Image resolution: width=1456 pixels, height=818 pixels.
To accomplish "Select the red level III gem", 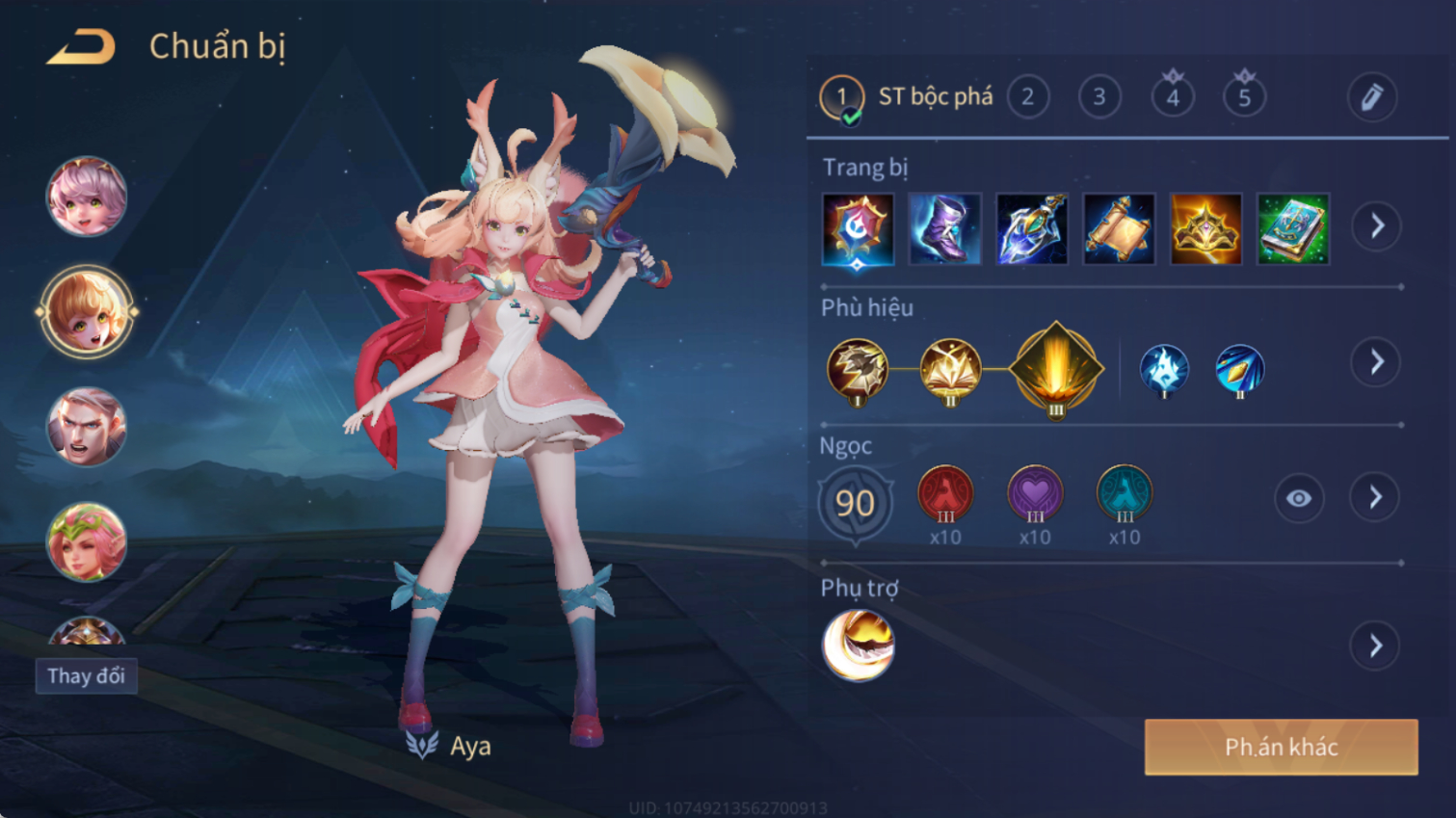I will (945, 494).
